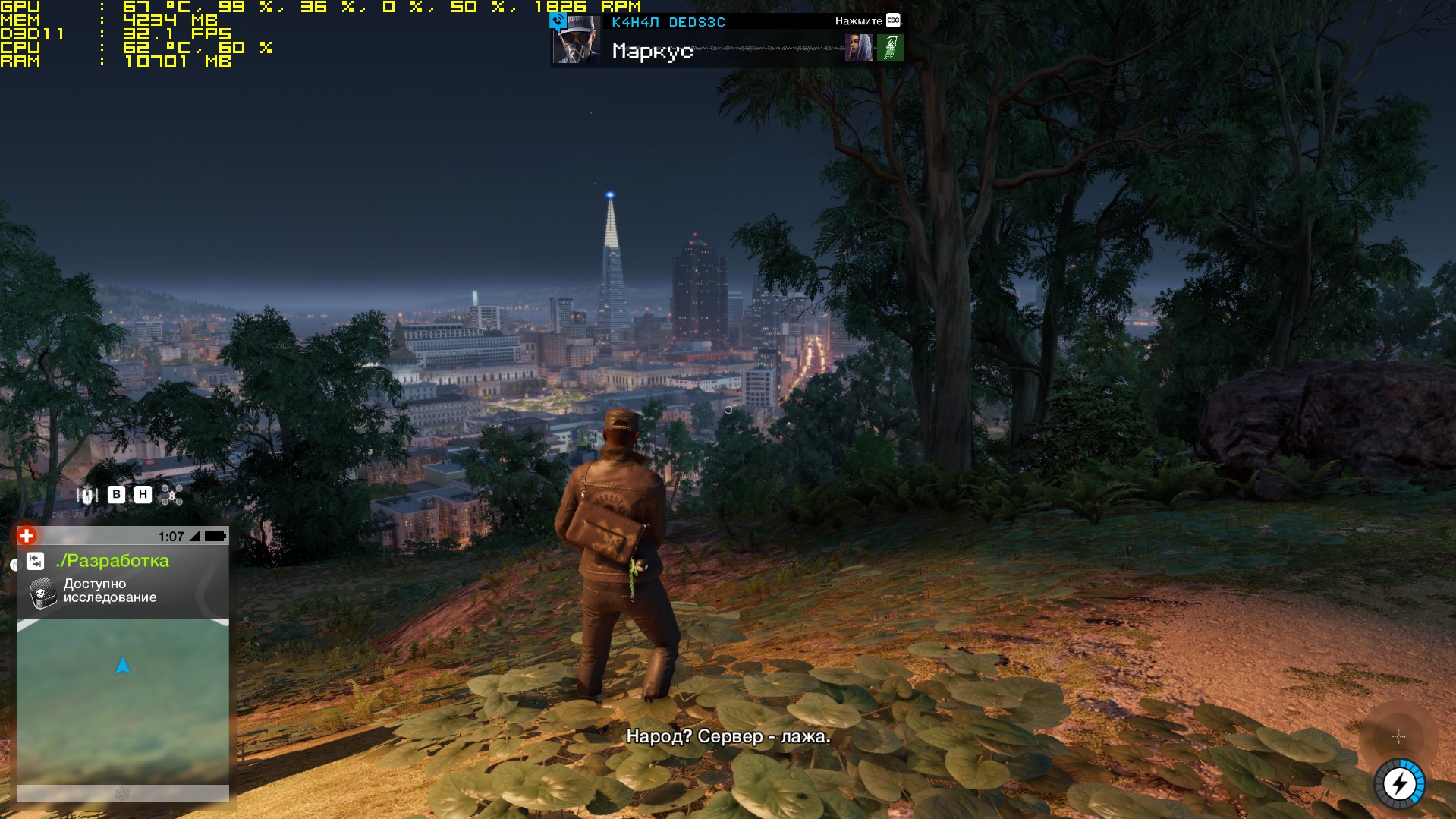The height and width of the screenshot is (819, 1456).
Task: Tap the skull app icon on phone
Action: click(x=43, y=592)
